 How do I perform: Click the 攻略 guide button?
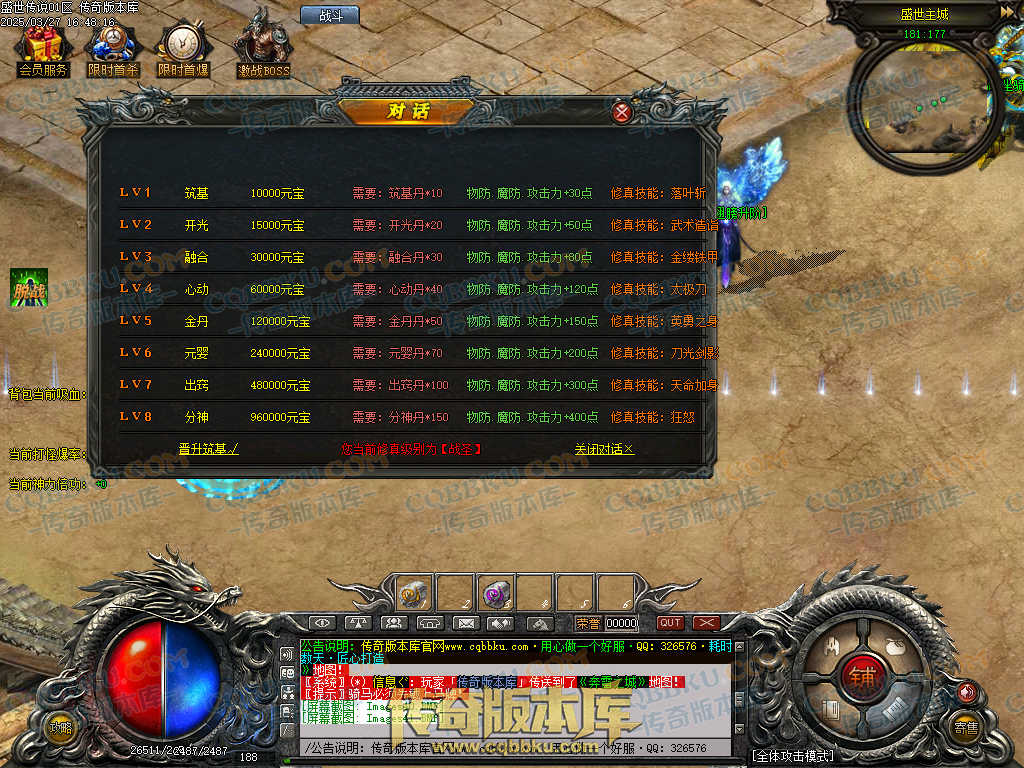tap(61, 727)
